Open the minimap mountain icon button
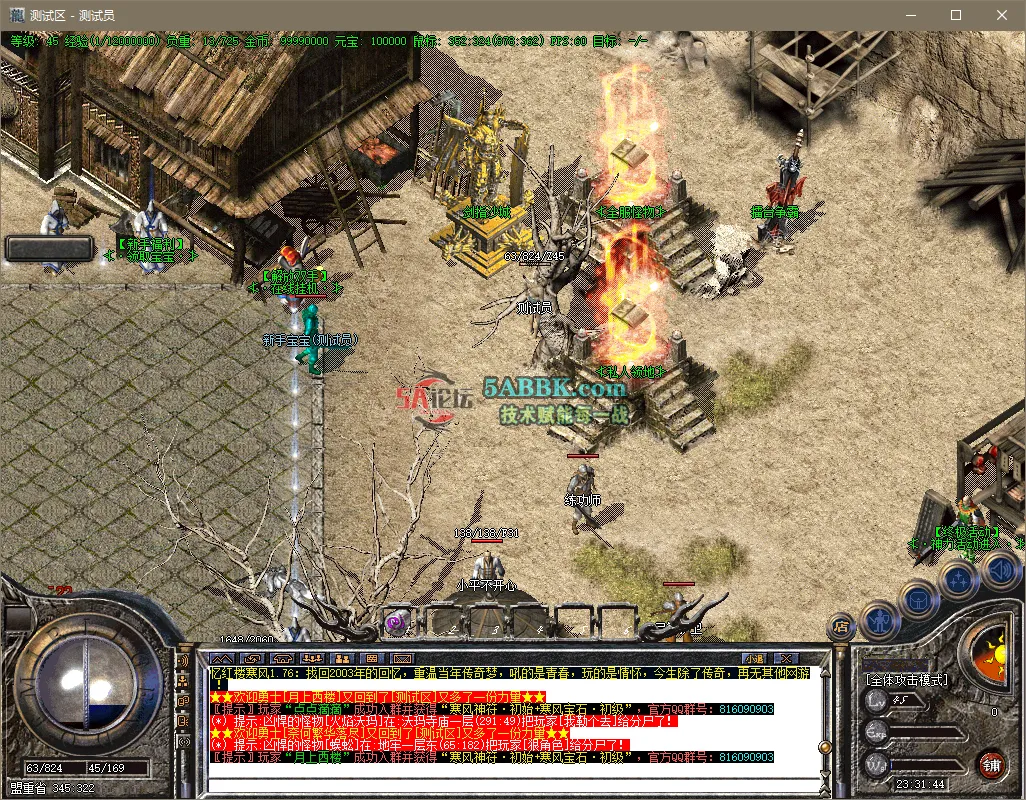Screen dimensions: 1026x800 point(221,658)
